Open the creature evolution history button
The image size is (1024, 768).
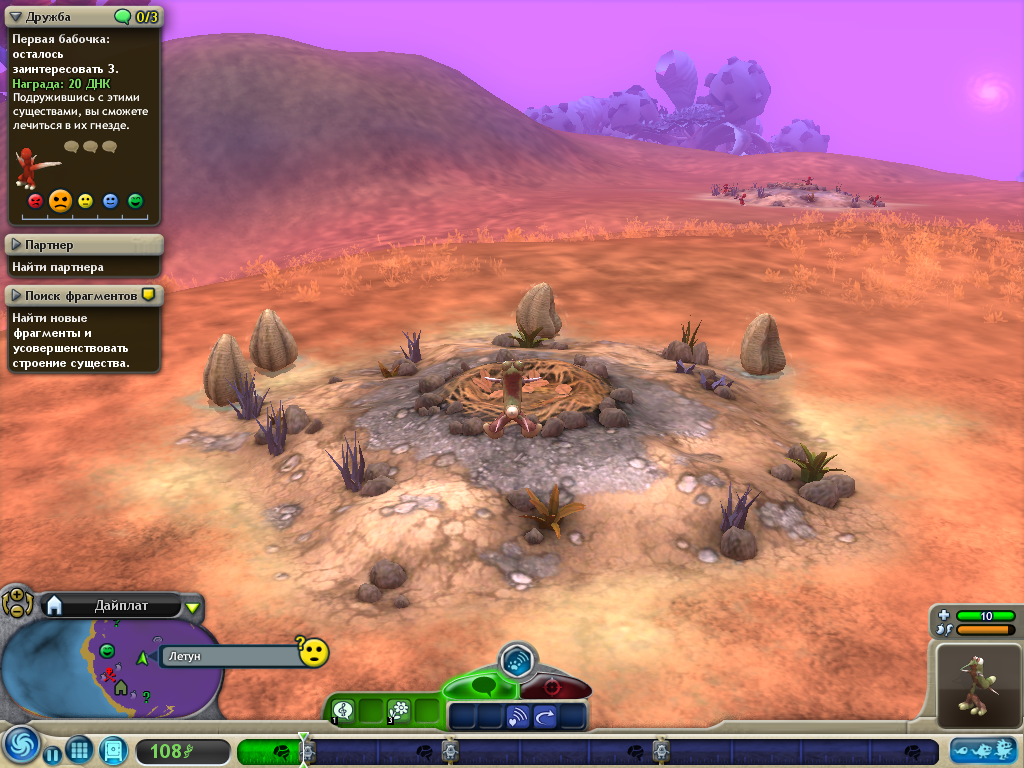pos(983,750)
